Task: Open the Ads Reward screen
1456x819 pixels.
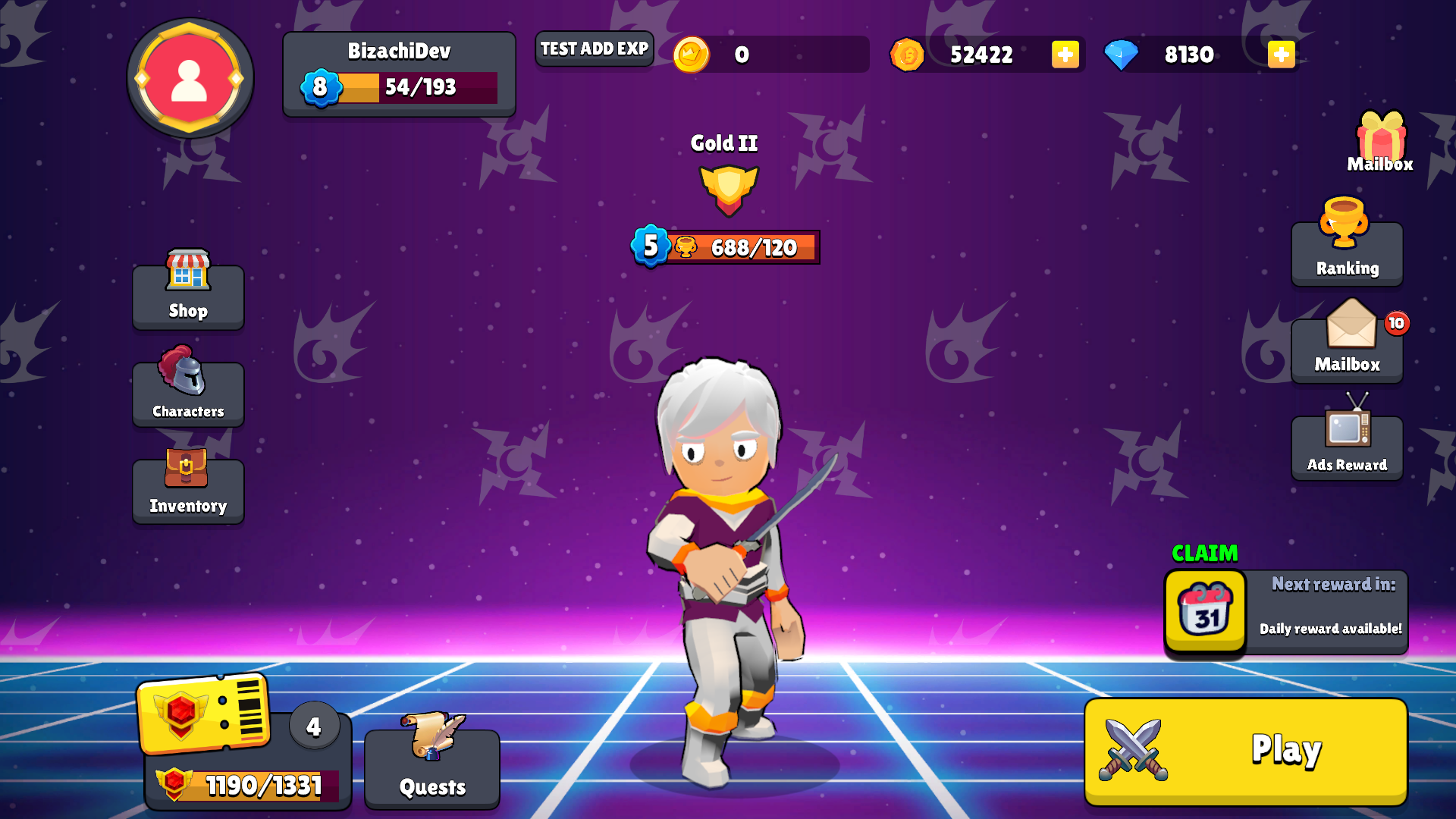Action: pos(1347,446)
